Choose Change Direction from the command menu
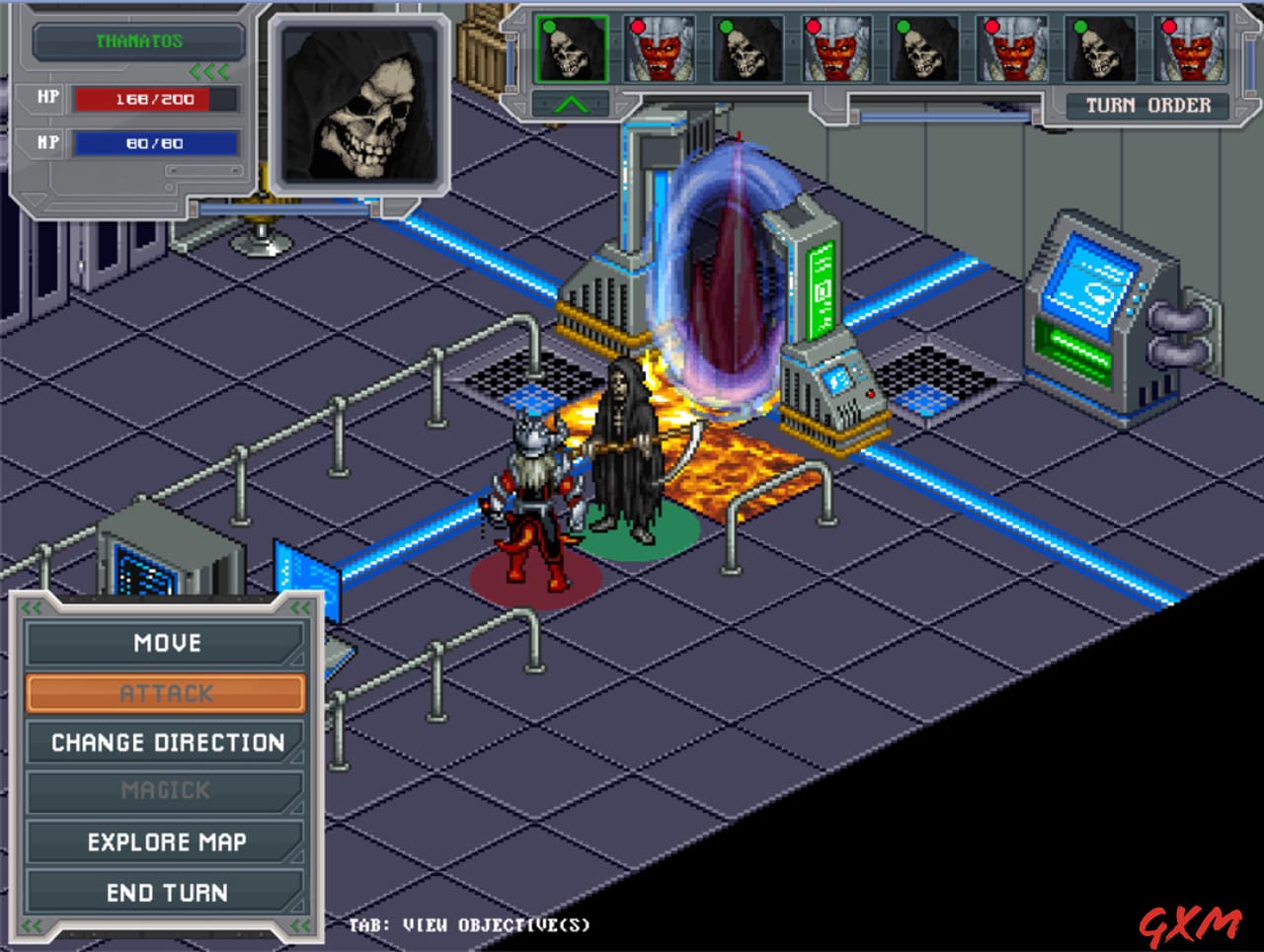Image resolution: width=1264 pixels, height=952 pixels. point(165,742)
